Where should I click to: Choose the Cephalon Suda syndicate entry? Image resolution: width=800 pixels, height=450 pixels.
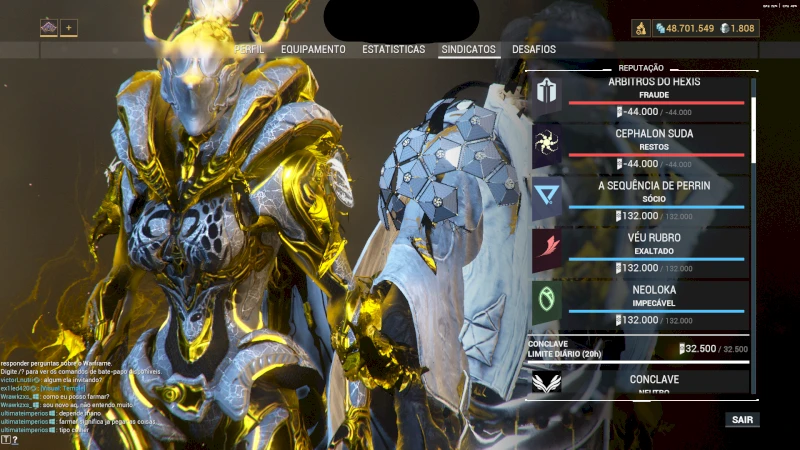pos(640,145)
